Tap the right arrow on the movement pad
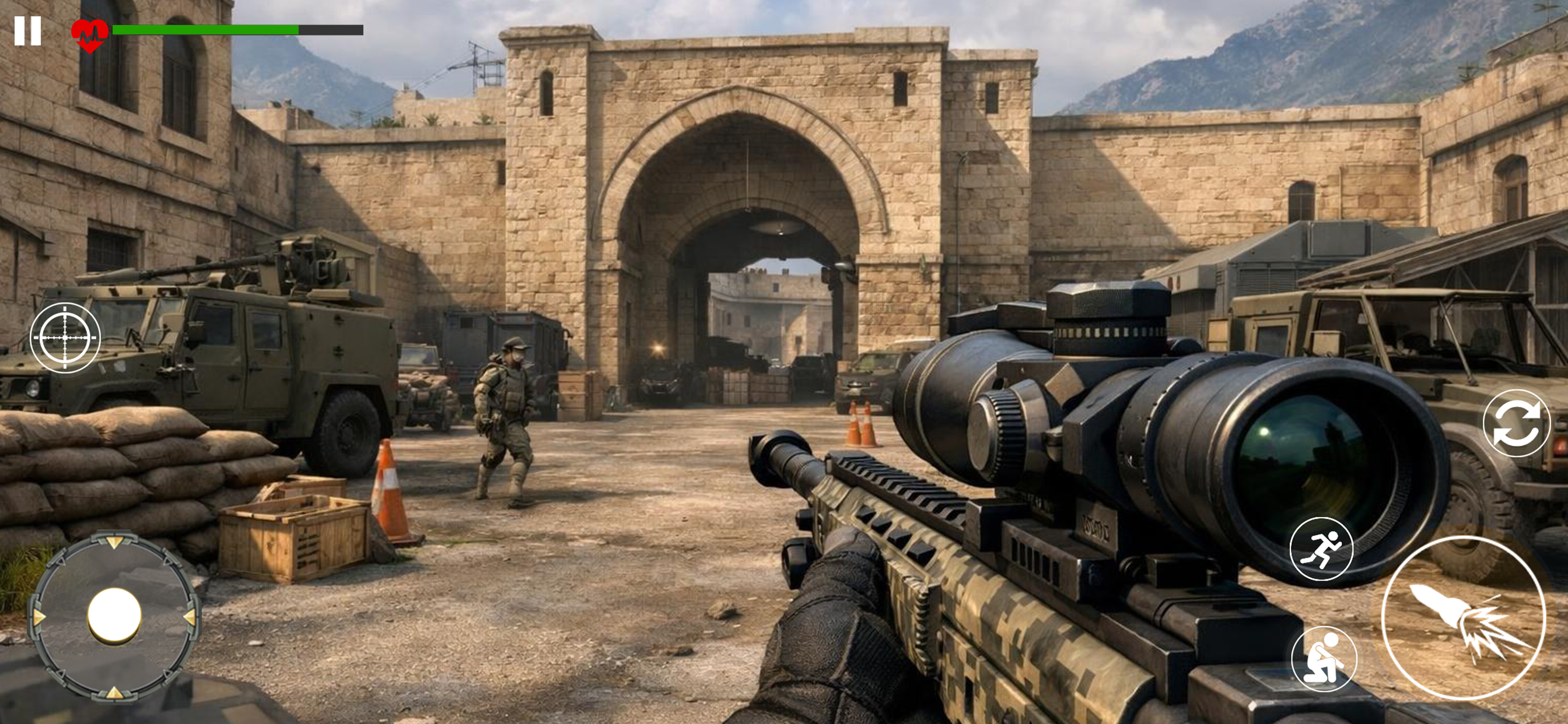Image resolution: width=1568 pixels, height=724 pixels. [191, 618]
